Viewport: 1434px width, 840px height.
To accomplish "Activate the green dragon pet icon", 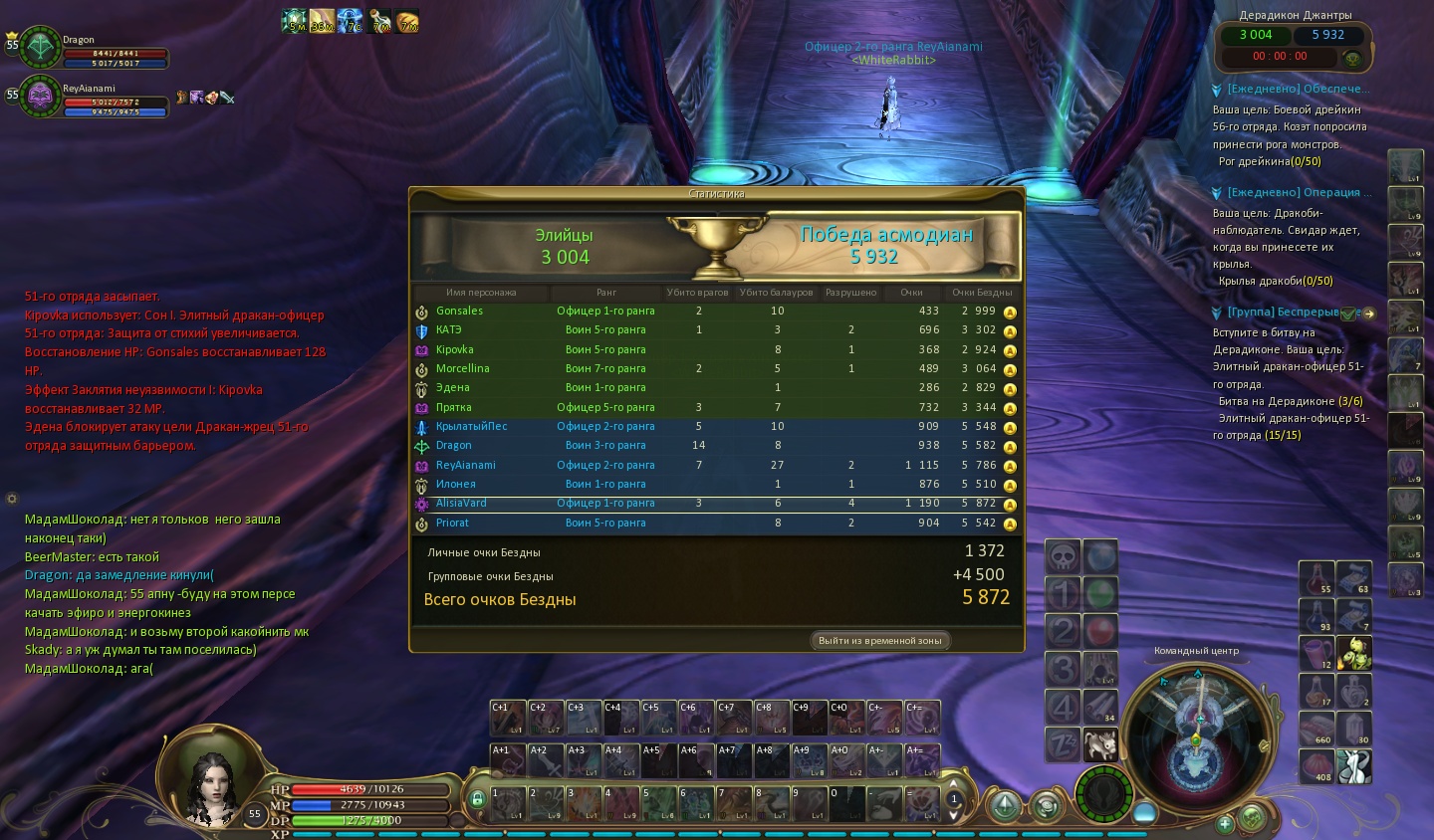I will pyautogui.click(x=1354, y=654).
